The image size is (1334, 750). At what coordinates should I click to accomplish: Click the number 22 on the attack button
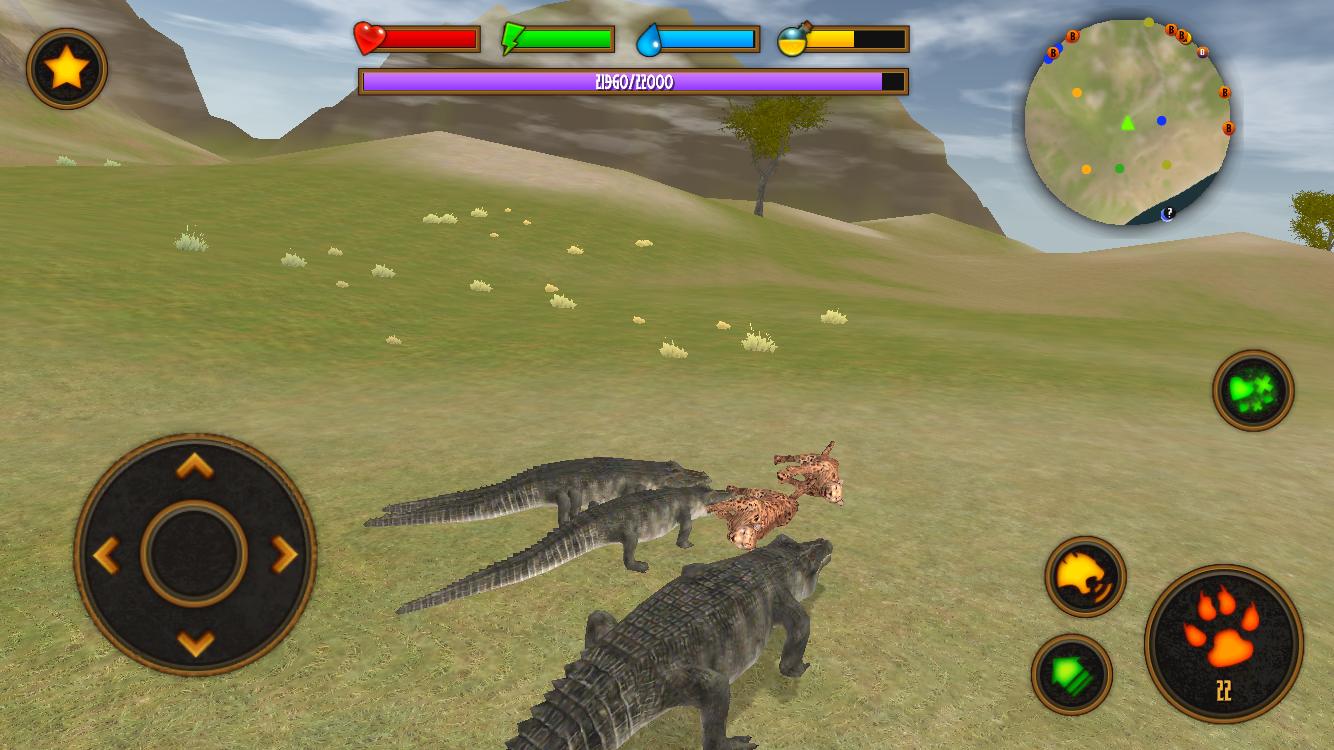point(1222,691)
